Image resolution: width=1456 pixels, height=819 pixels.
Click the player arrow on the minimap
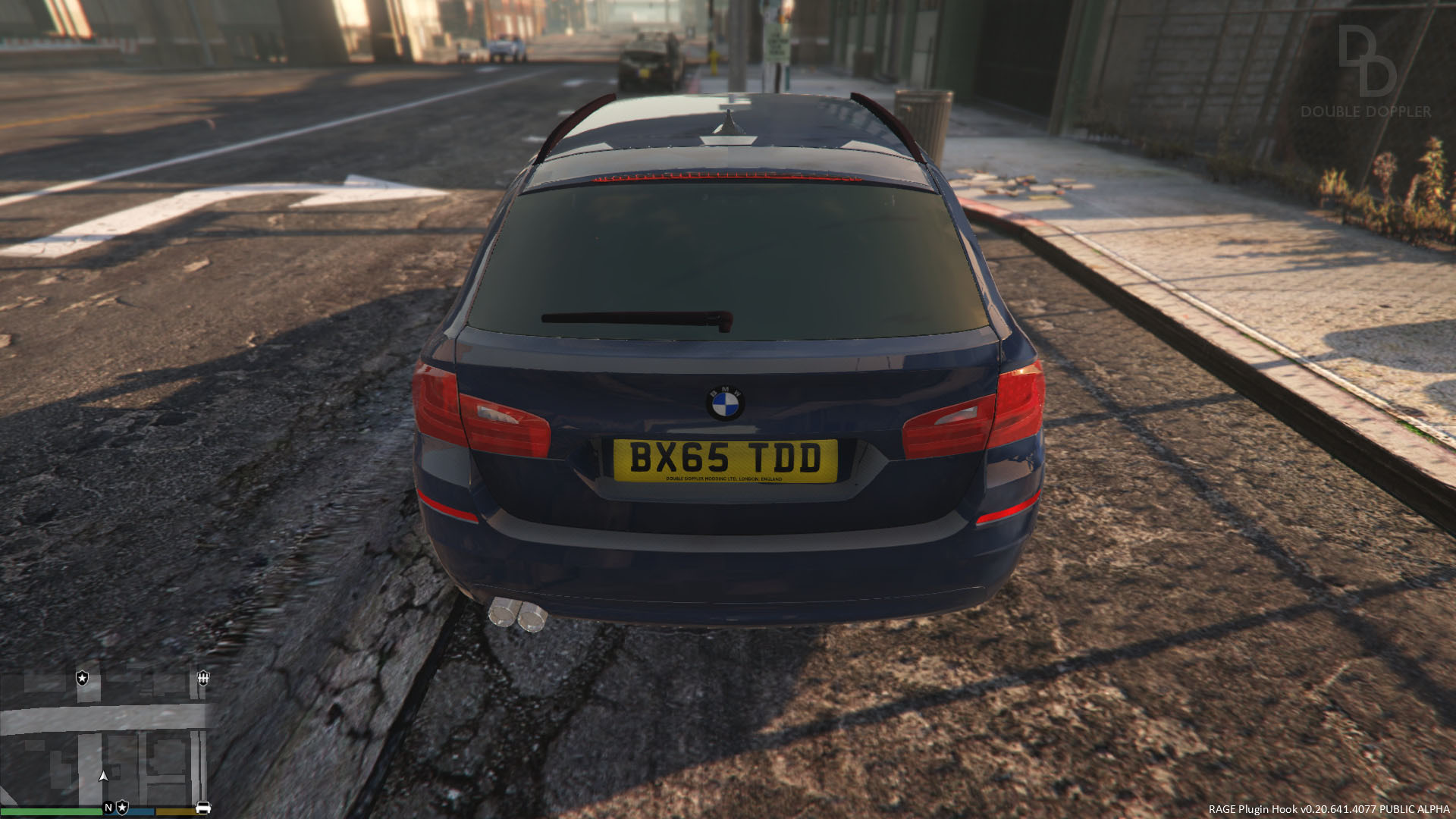104,776
